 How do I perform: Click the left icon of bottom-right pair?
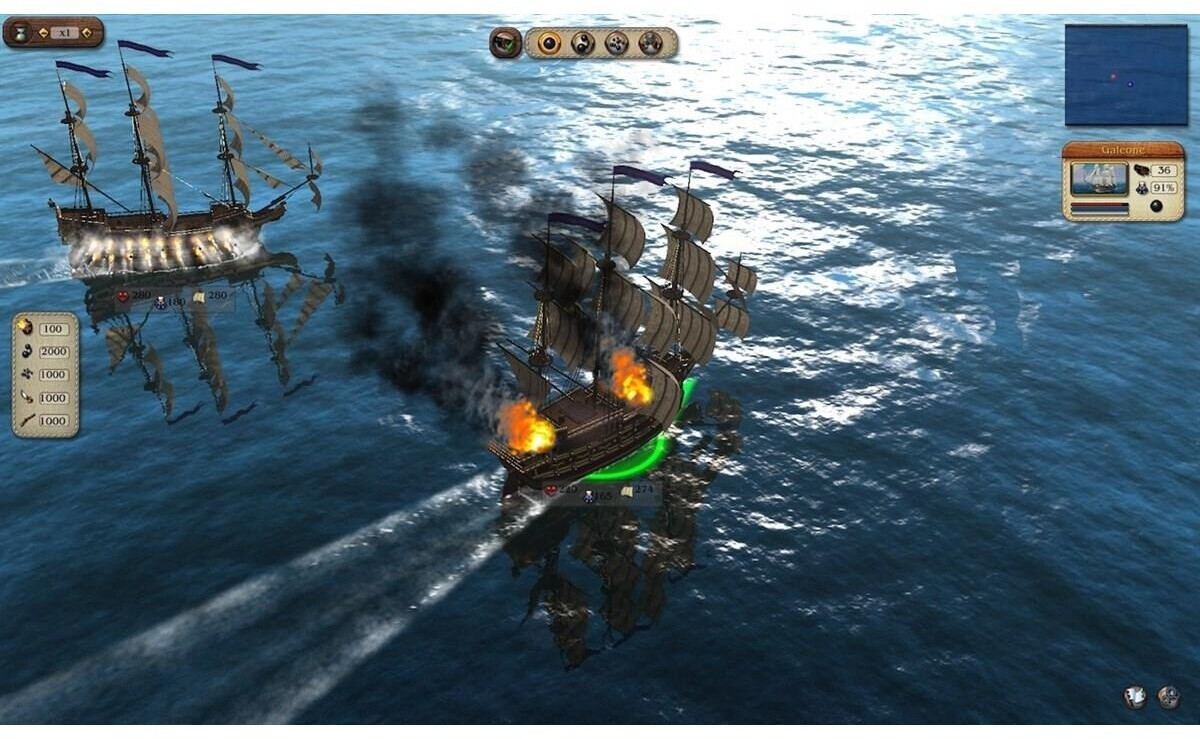coord(1134,697)
